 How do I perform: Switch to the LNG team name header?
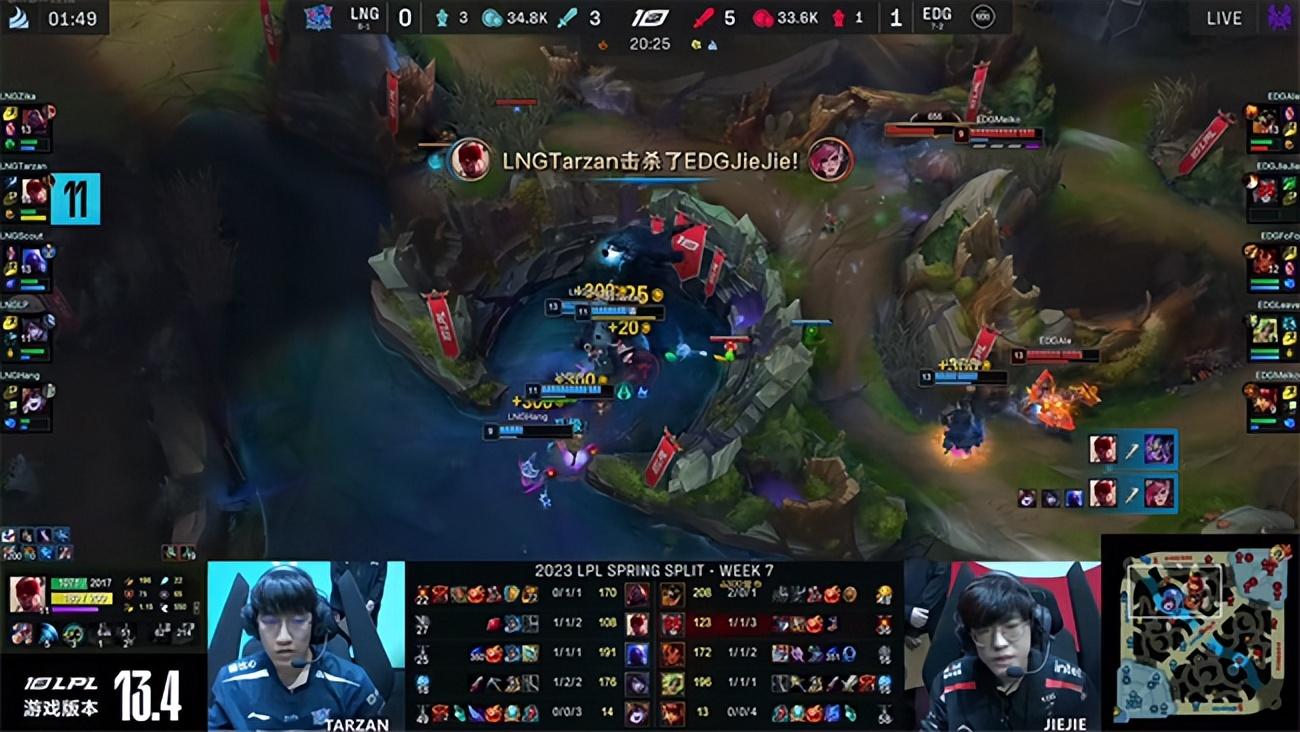(x=364, y=15)
